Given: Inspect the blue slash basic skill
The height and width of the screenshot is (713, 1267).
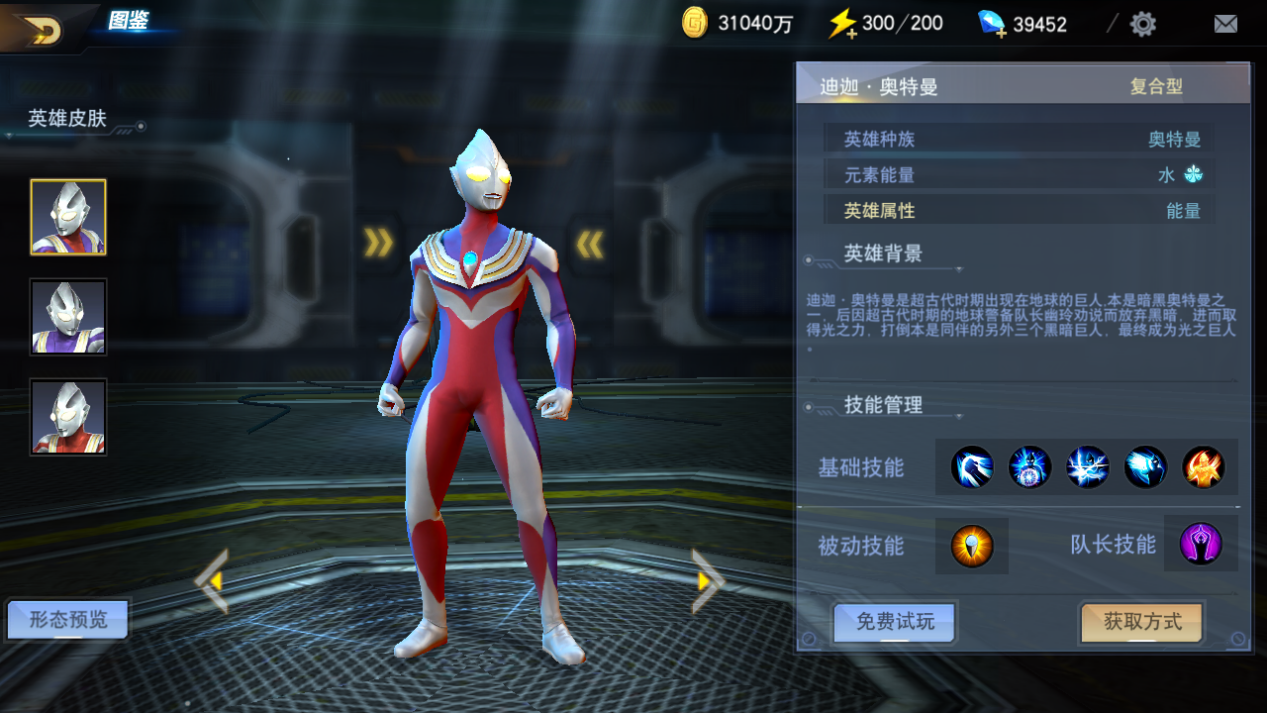Looking at the screenshot, I should point(972,467).
